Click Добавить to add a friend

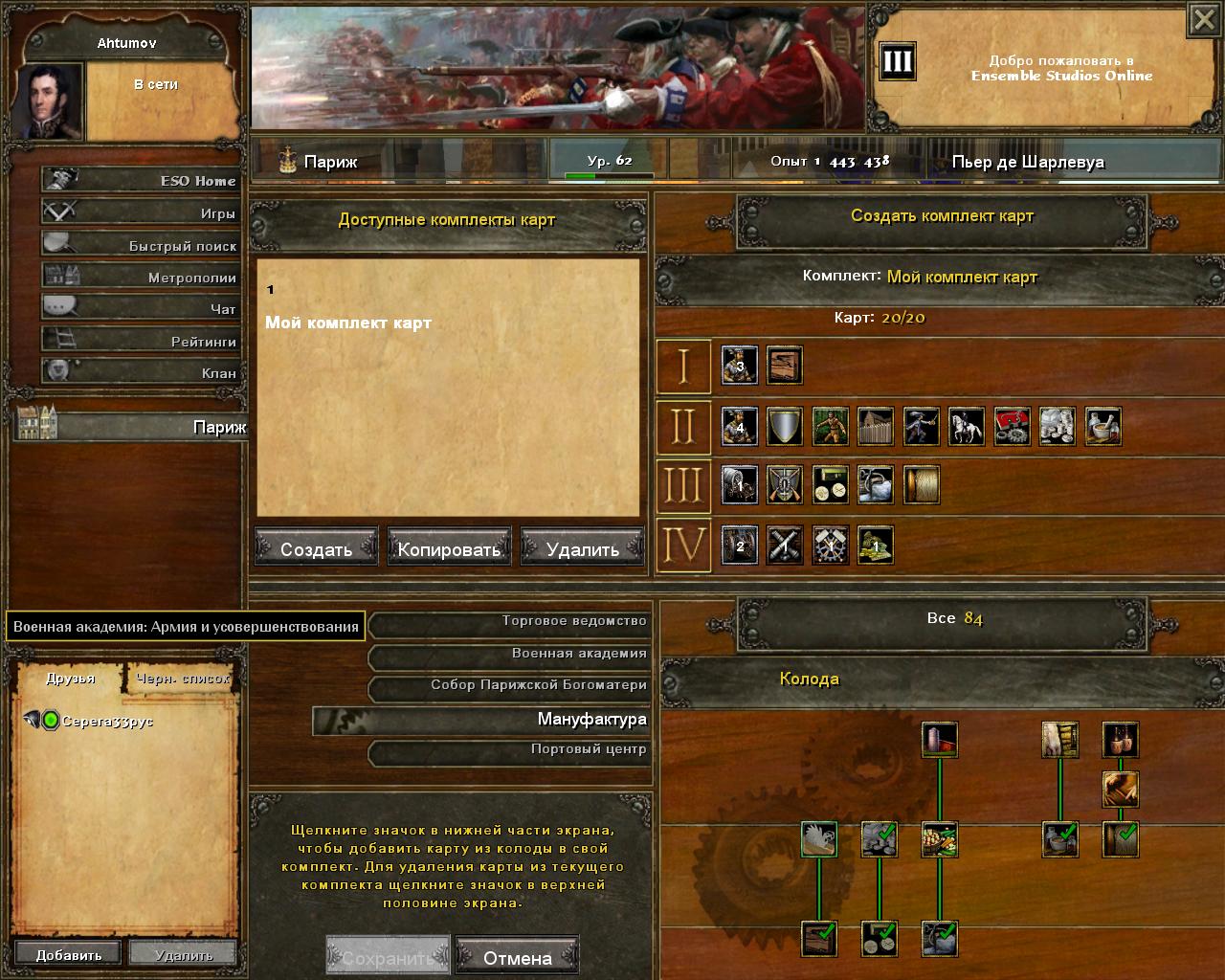tap(68, 954)
